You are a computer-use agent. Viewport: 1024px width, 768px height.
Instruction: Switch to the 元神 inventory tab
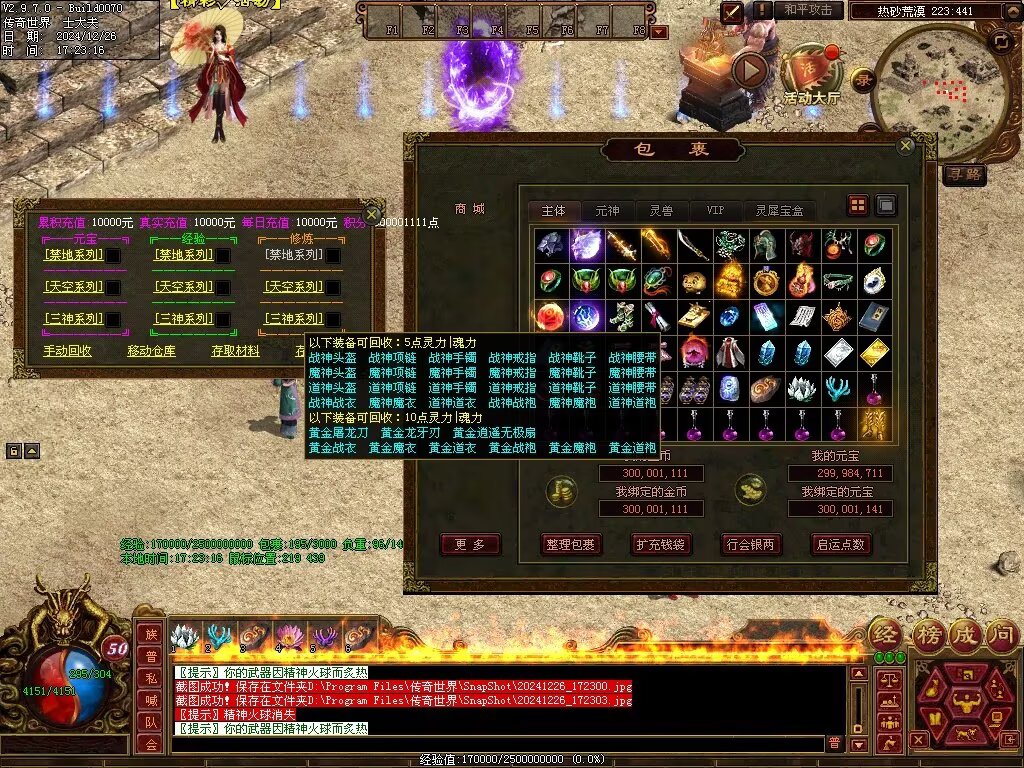[607, 211]
